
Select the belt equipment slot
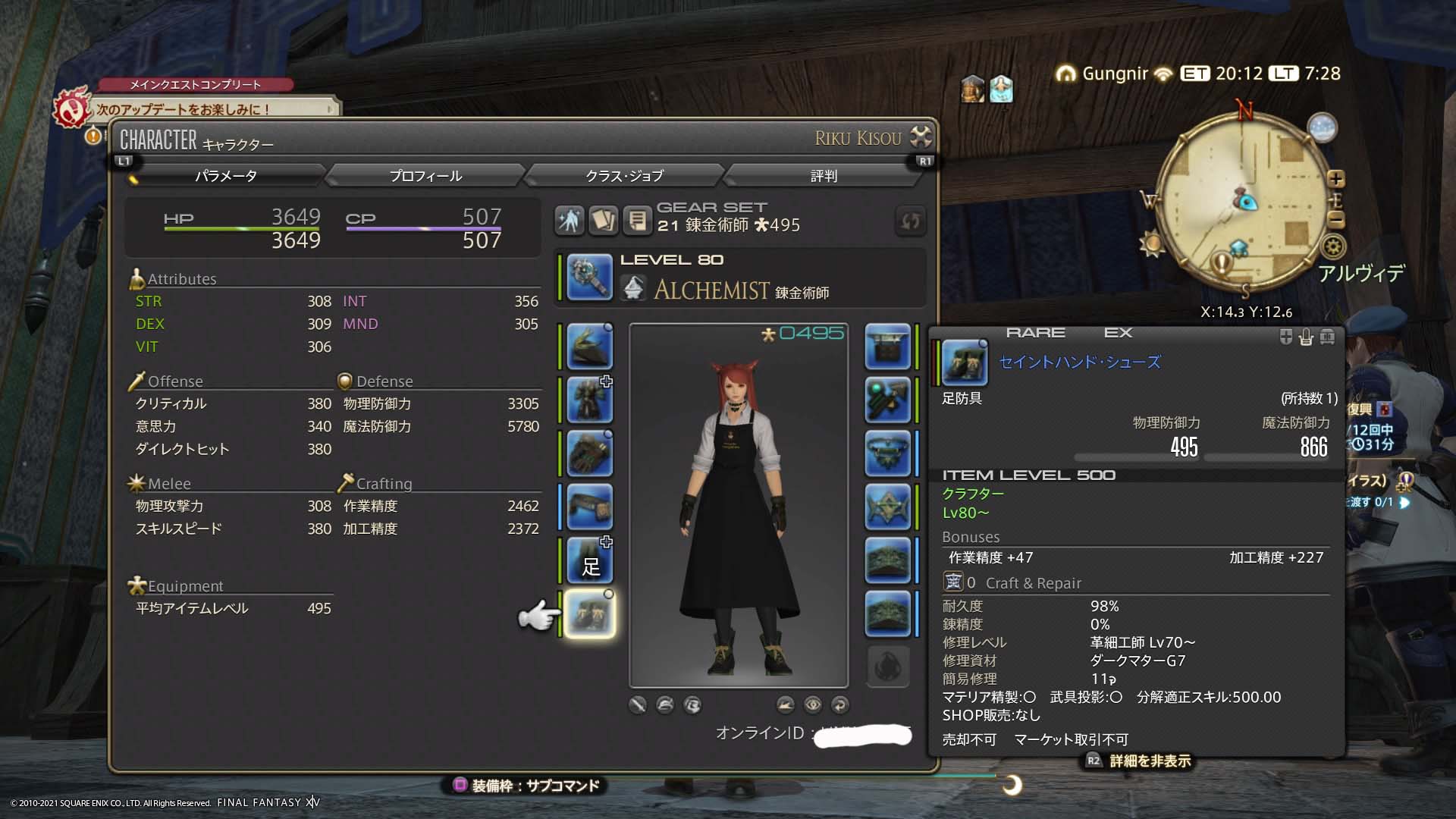589,507
